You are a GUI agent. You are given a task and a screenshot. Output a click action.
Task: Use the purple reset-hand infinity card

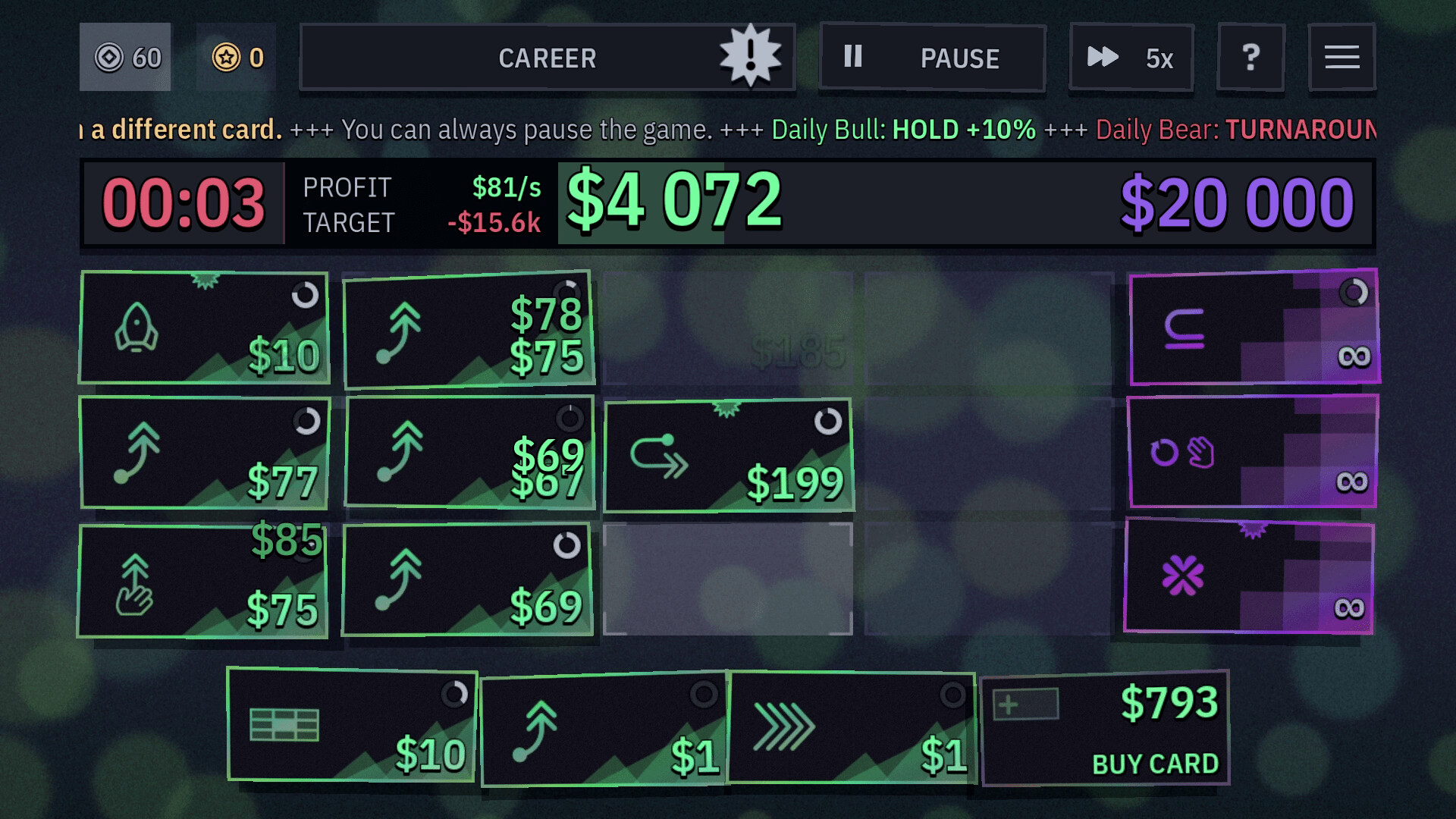pos(1253,453)
